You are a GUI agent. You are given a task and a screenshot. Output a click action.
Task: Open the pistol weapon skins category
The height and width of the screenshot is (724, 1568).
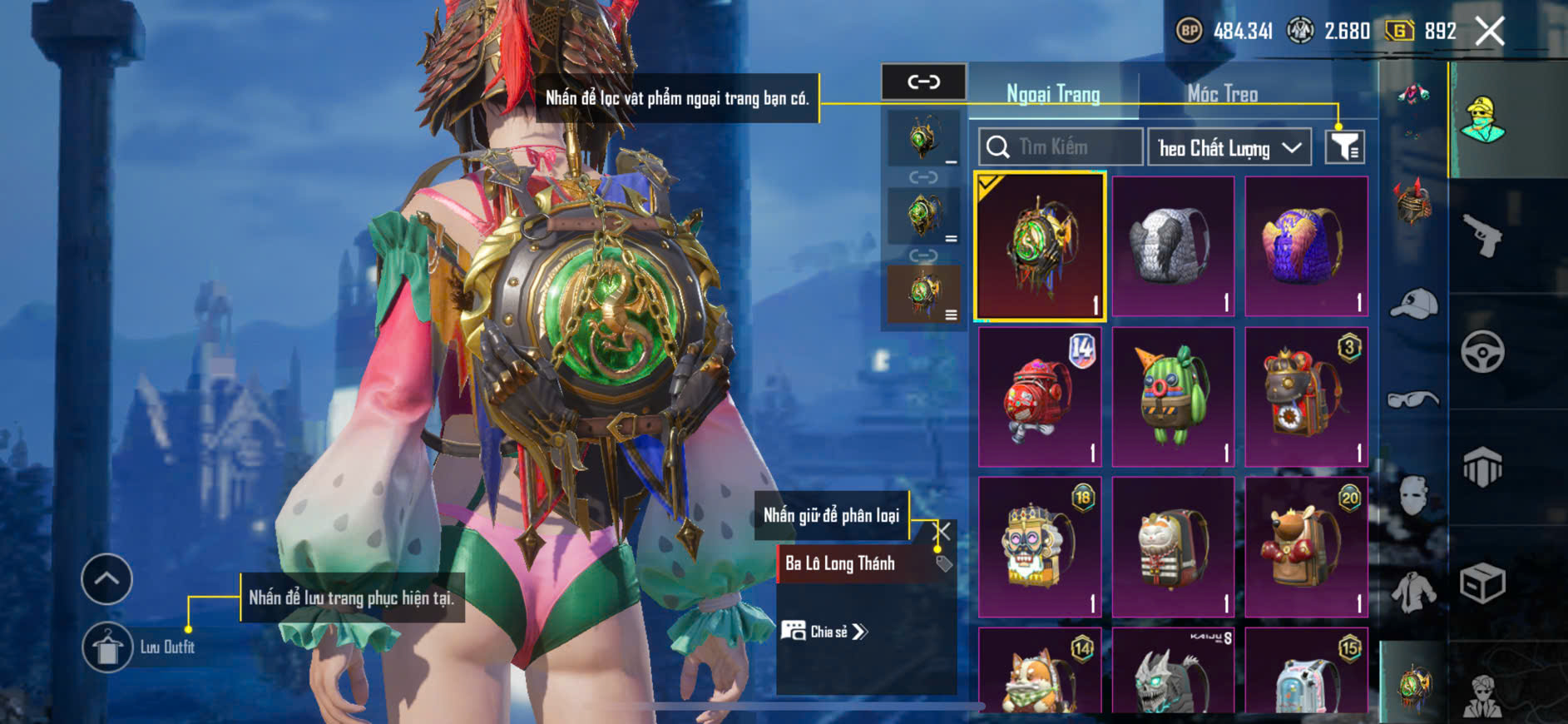click(1482, 236)
